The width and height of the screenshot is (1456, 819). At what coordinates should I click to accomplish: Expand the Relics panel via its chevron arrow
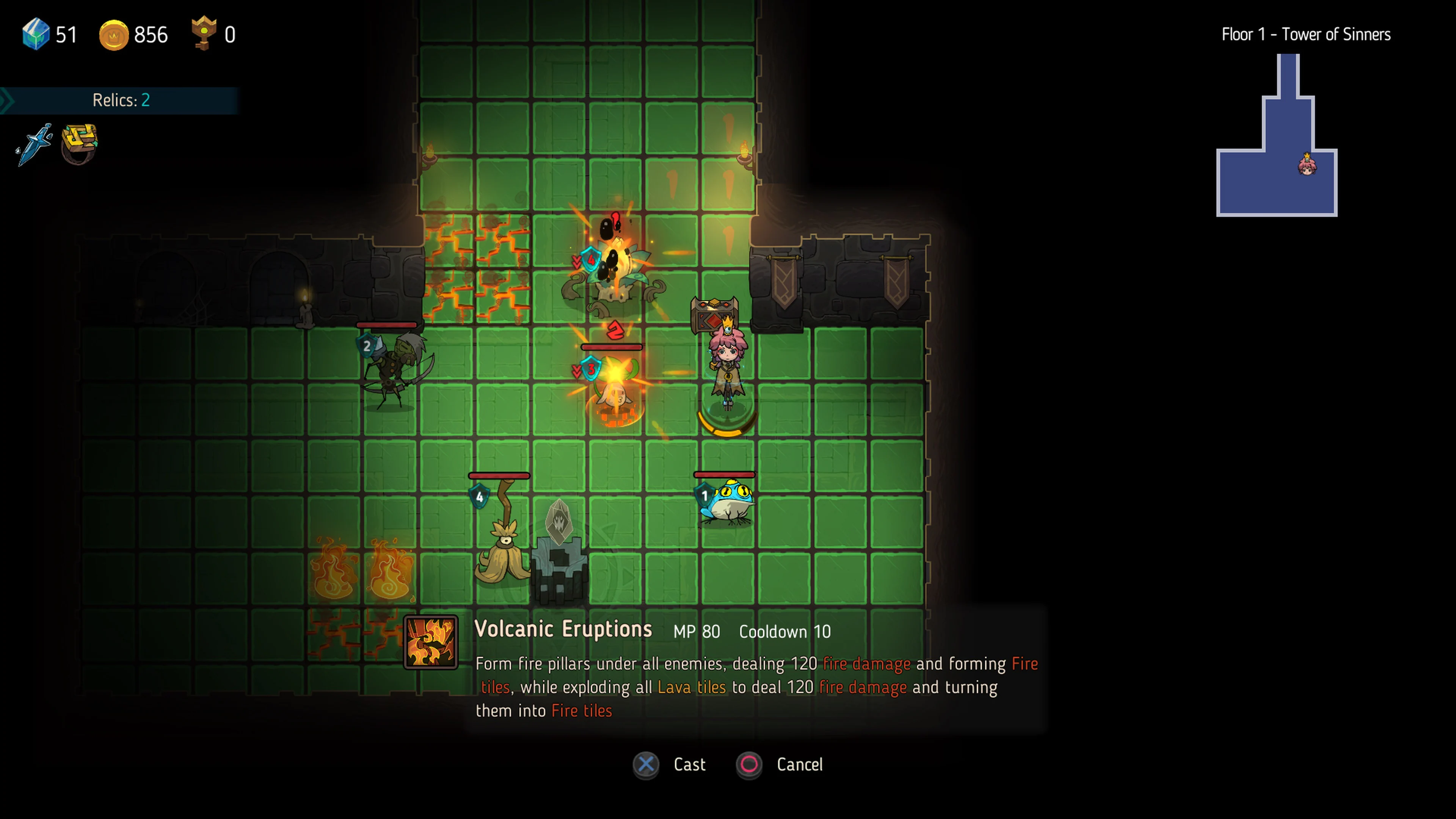[x=7, y=100]
